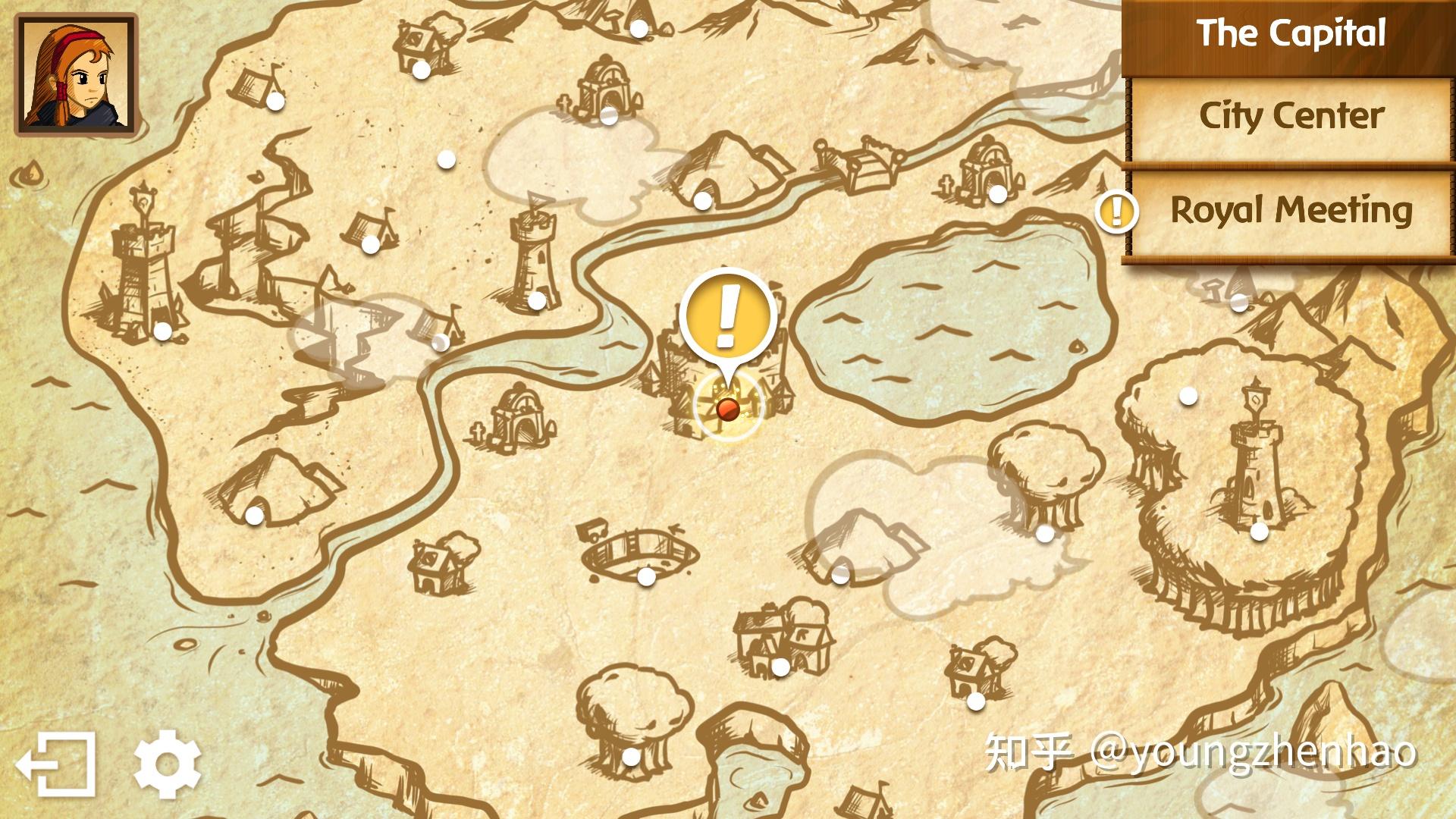Screen dimensions: 1456x819
Task: Click the marker on the tree at the bottom
Action: (x=631, y=756)
